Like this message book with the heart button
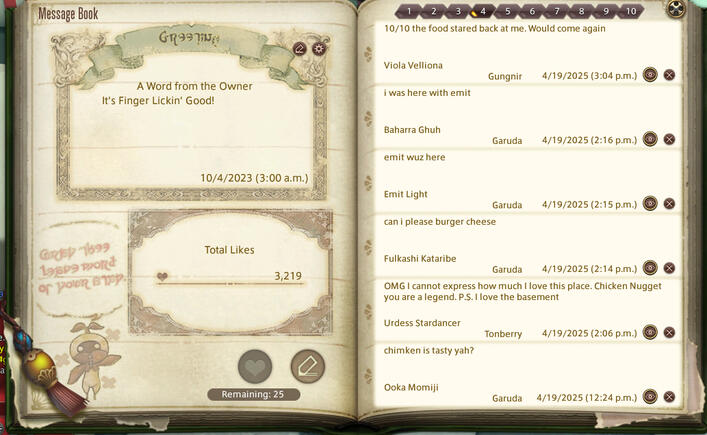 coord(255,366)
